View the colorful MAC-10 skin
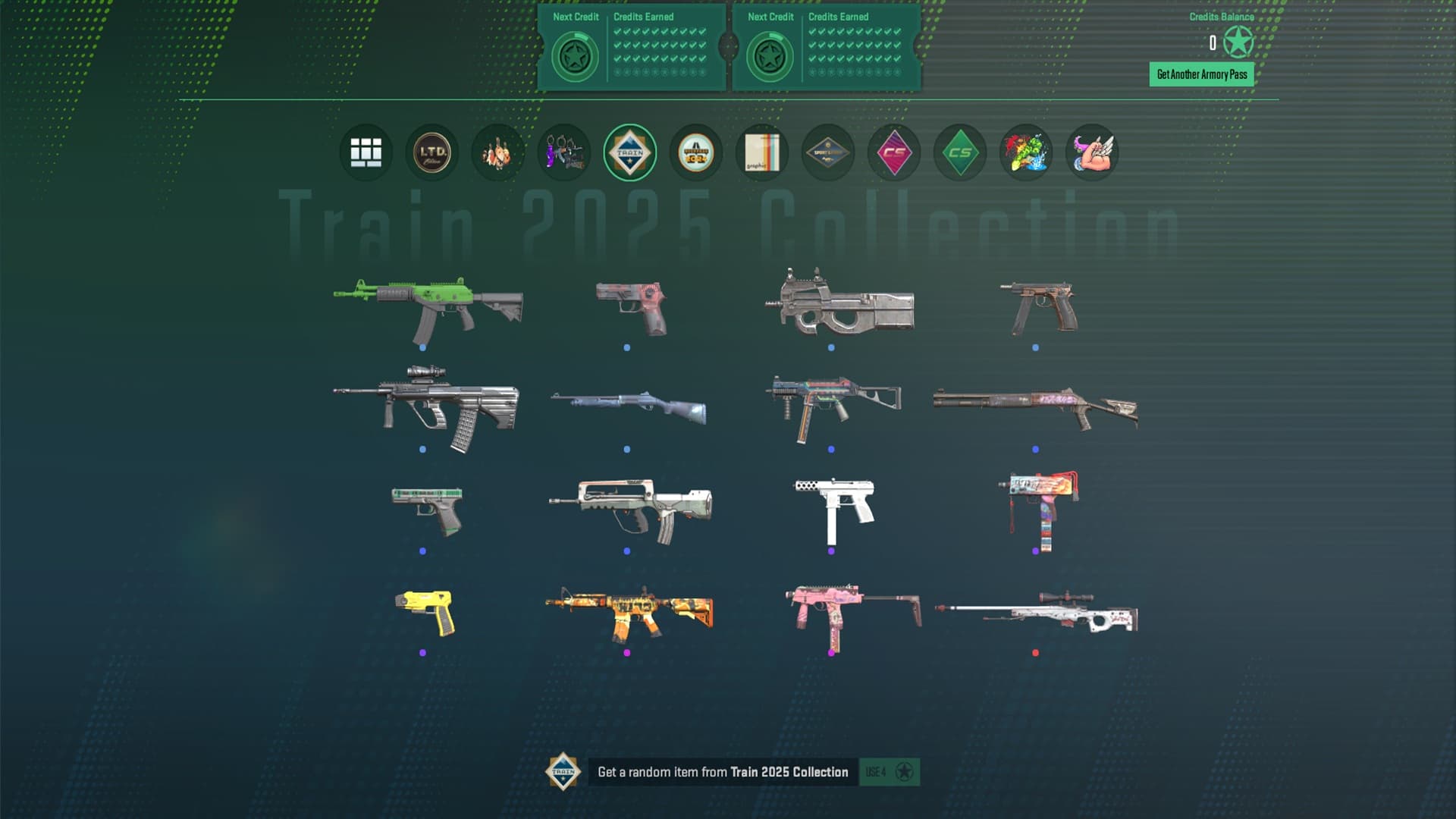The image size is (1456, 819). 1039,507
